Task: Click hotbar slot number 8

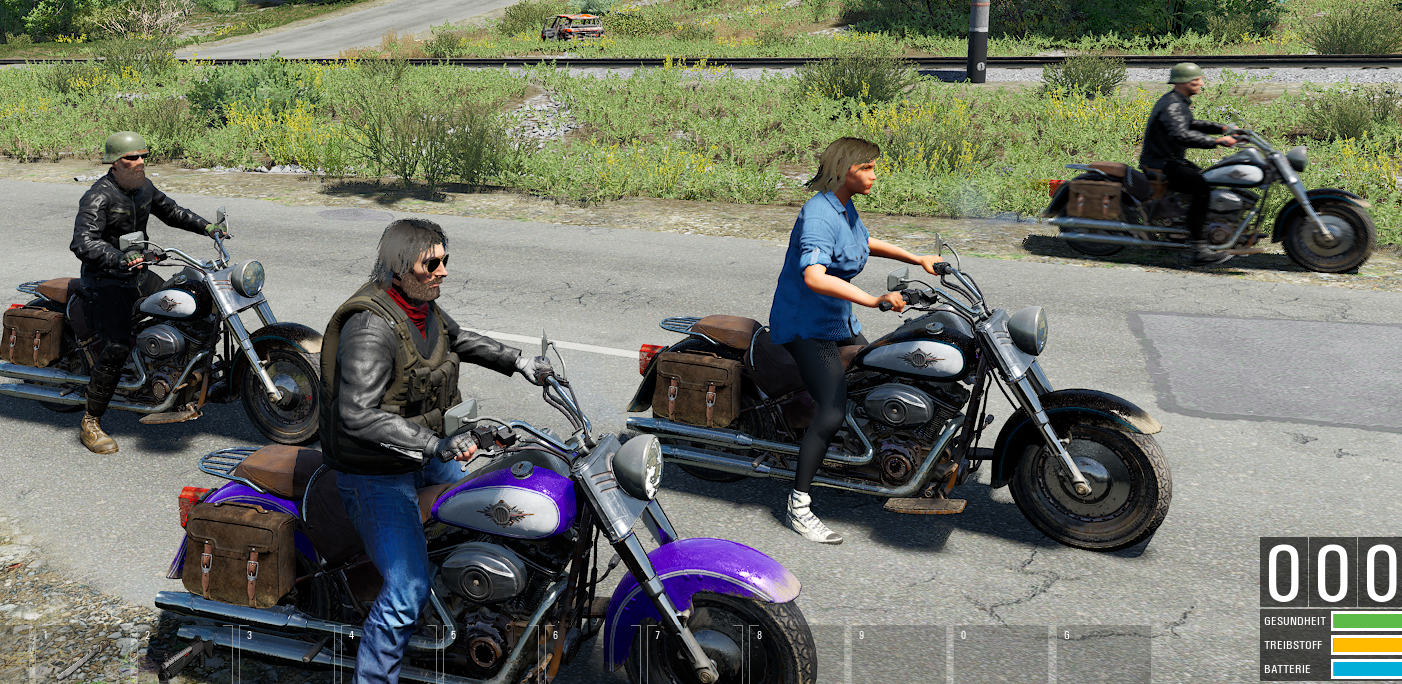Action: (797, 655)
